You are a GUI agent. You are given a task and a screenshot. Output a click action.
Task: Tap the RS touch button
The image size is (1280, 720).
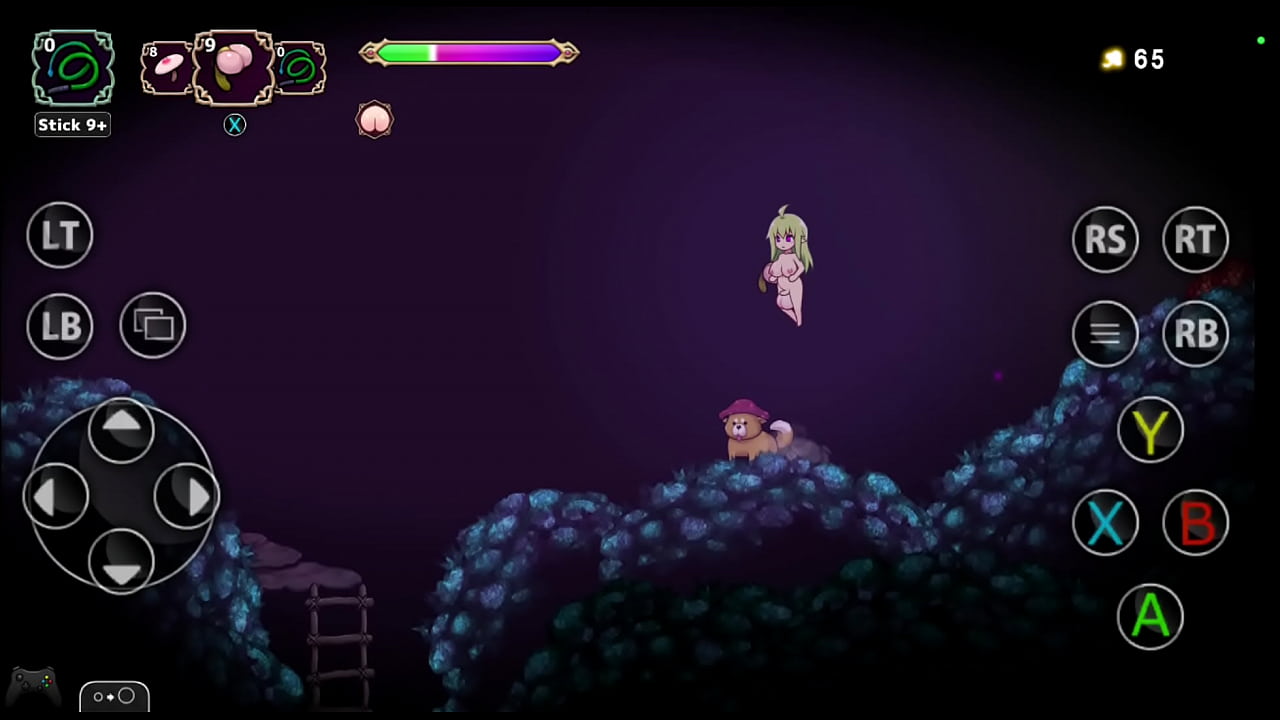click(1105, 239)
